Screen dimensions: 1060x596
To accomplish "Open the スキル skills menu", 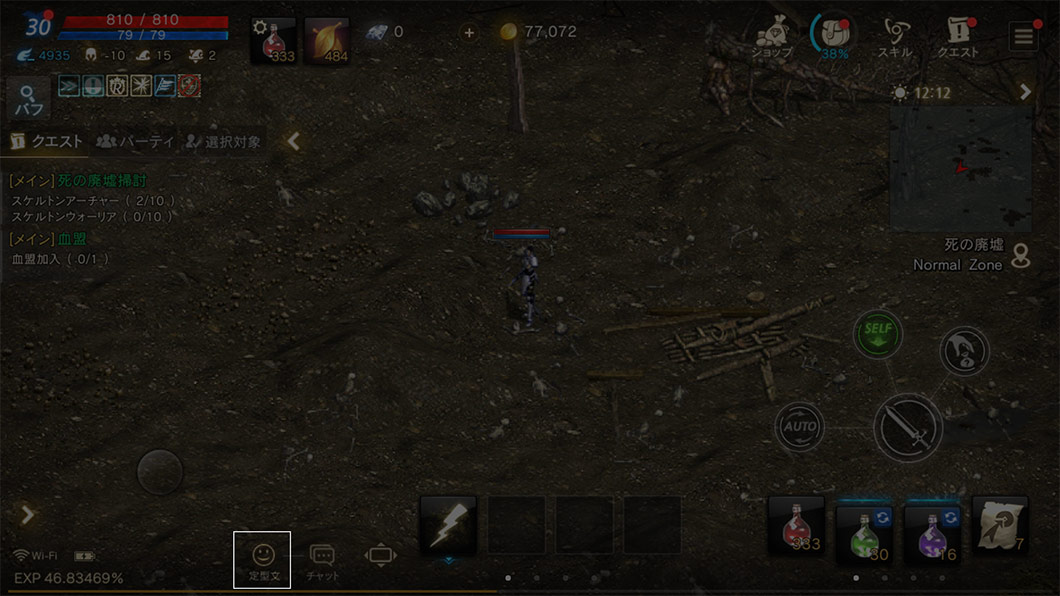I will pyautogui.click(x=895, y=36).
